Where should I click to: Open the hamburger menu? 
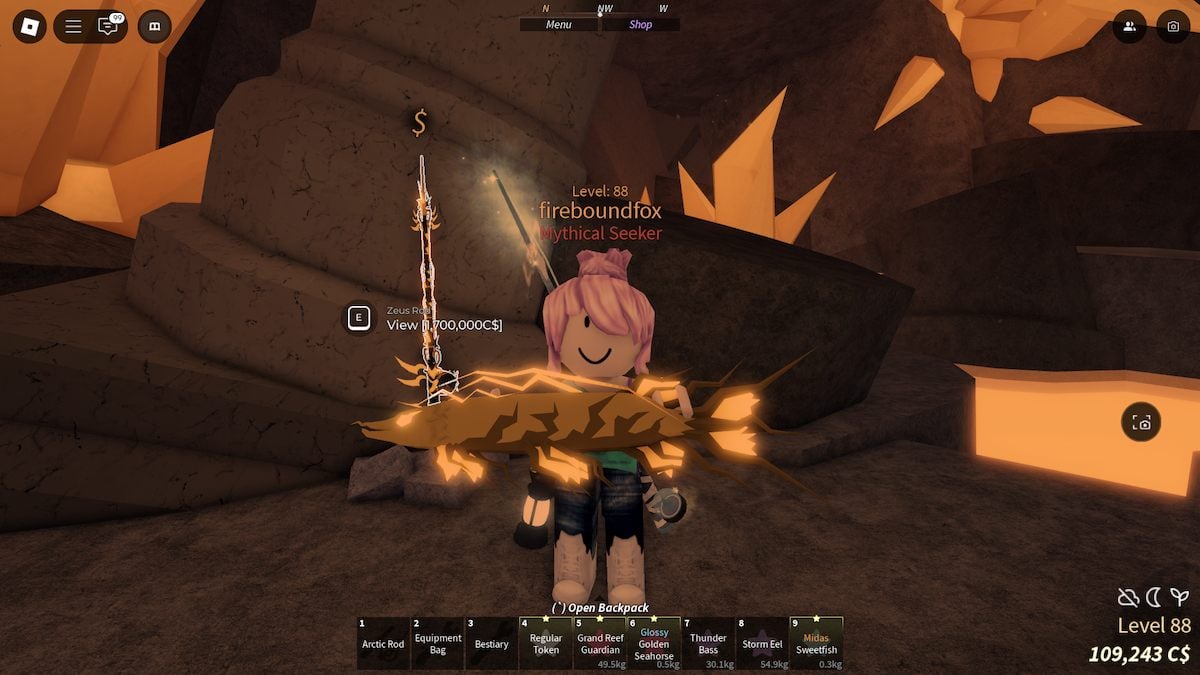click(x=73, y=26)
